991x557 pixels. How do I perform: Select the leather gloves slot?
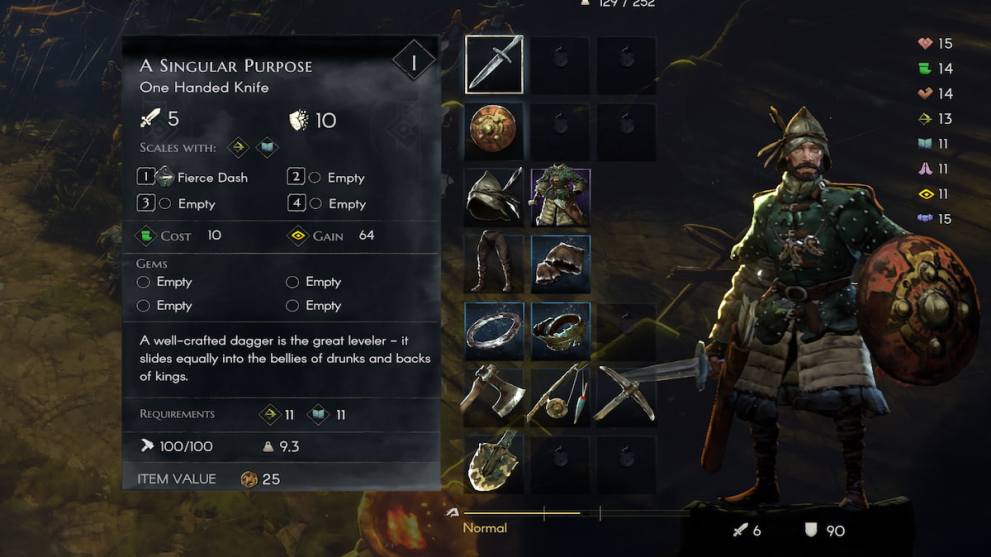coord(560,263)
